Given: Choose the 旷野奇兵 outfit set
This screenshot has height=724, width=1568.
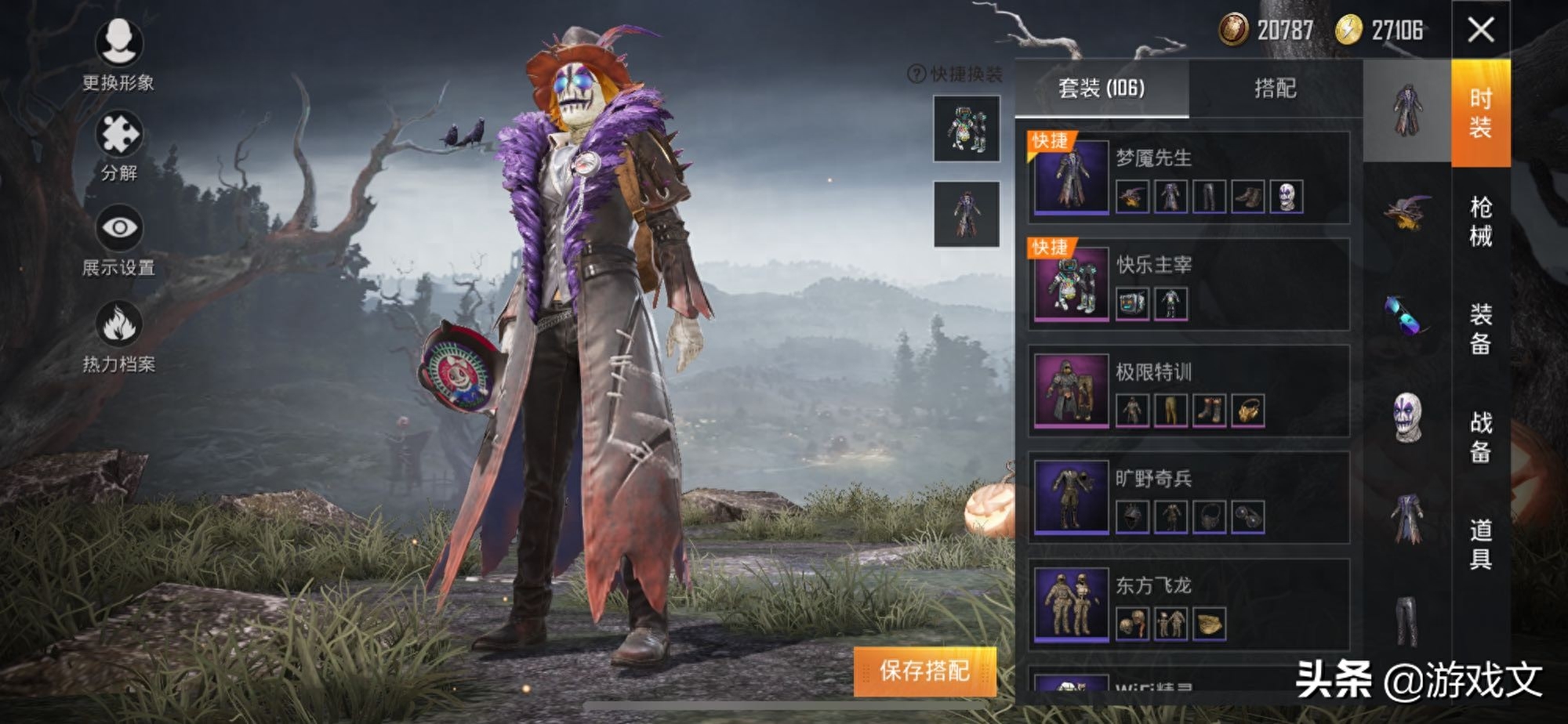Looking at the screenshot, I should point(1188,497).
